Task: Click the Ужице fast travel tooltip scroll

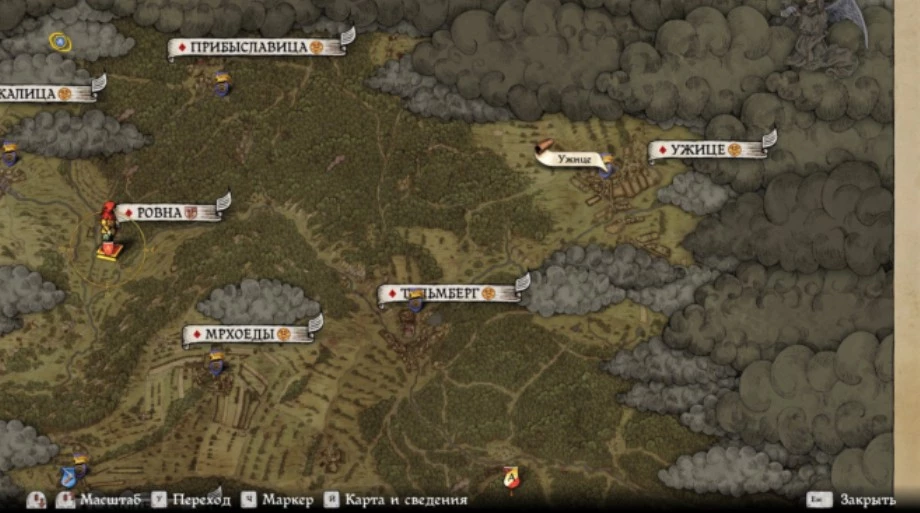Action: pyautogui.click(x=569, y=155)
